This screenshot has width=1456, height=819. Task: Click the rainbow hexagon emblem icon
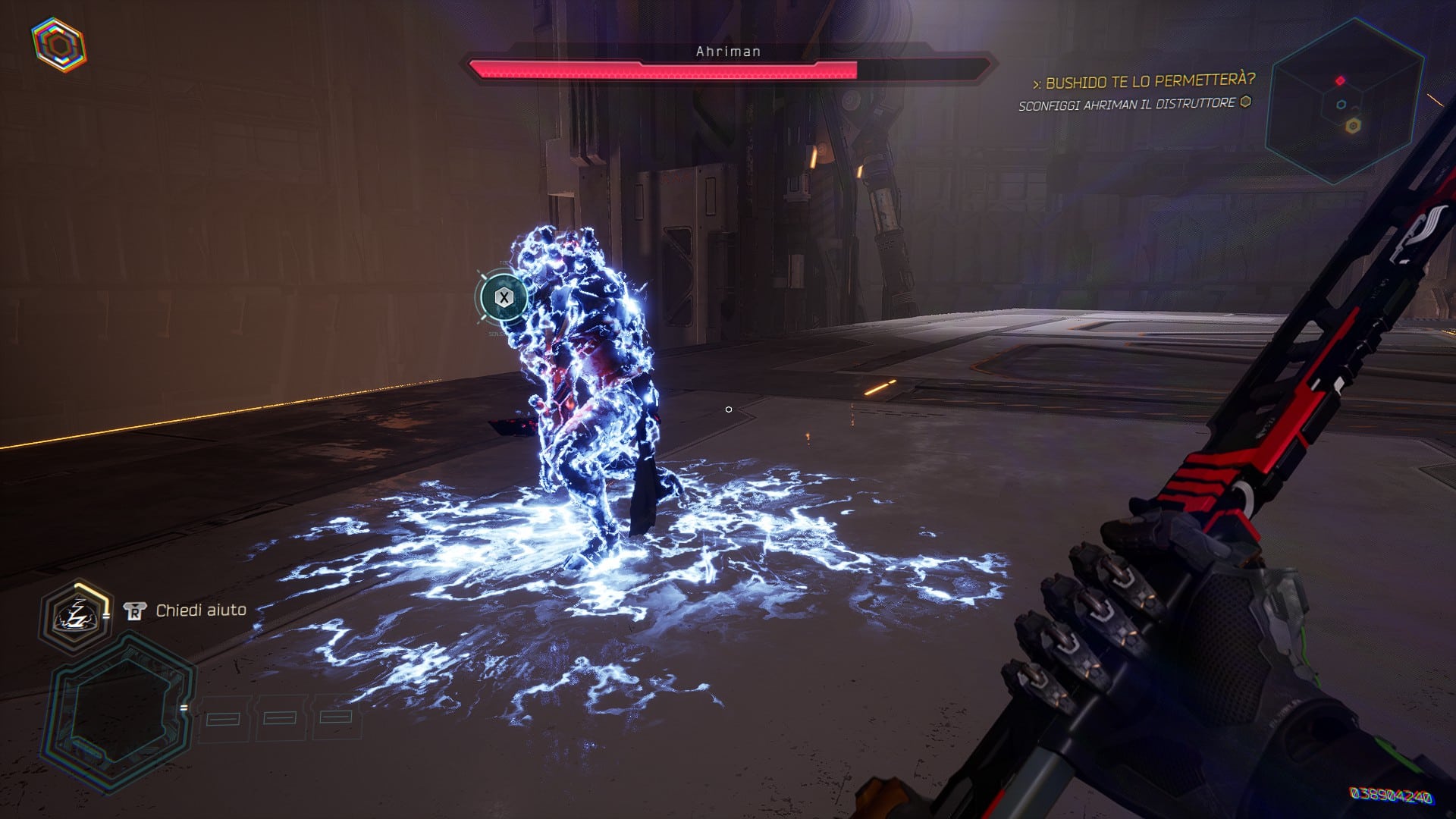(x=58, y=44)
